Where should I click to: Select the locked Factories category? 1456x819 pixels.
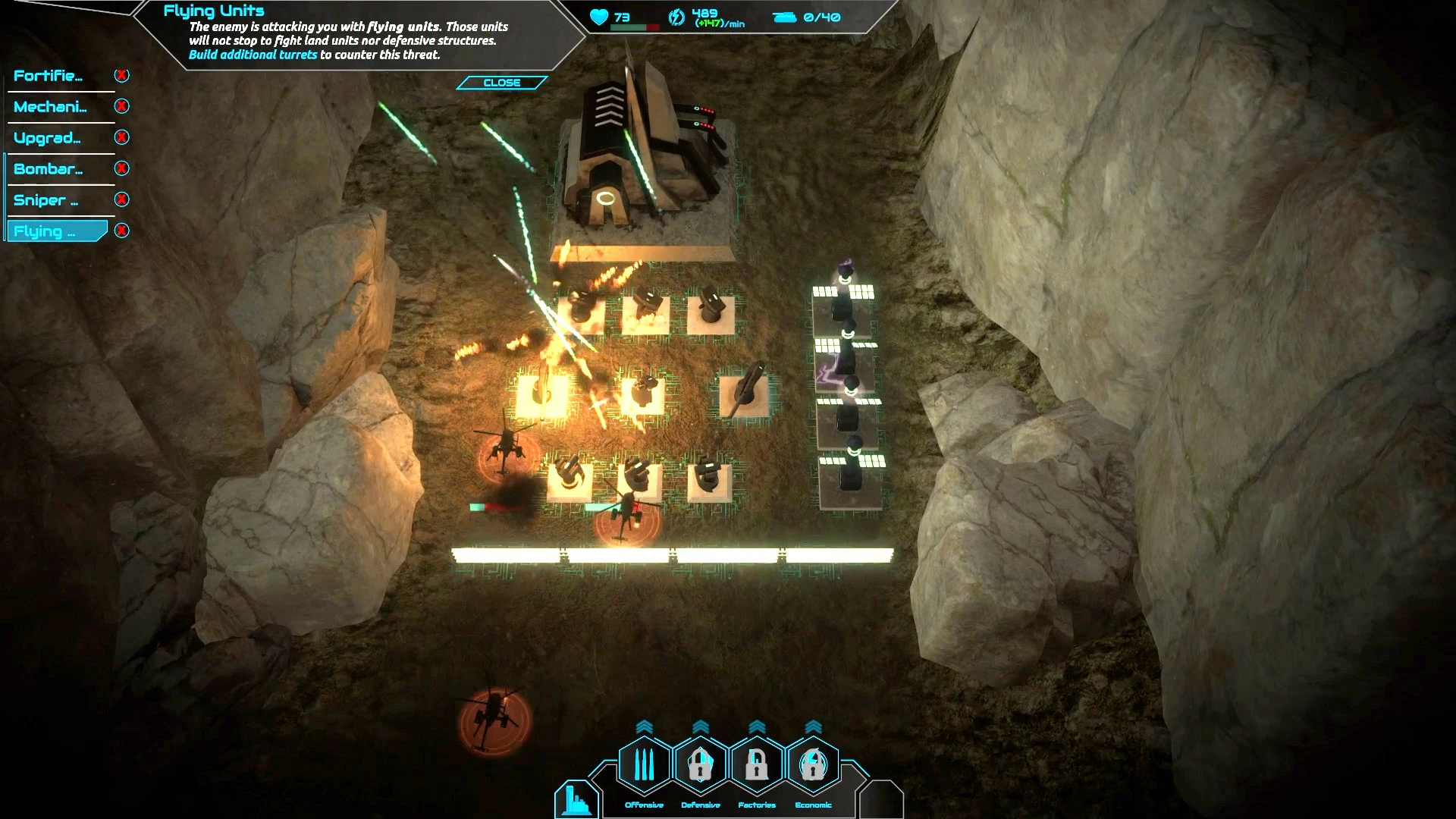756,765
